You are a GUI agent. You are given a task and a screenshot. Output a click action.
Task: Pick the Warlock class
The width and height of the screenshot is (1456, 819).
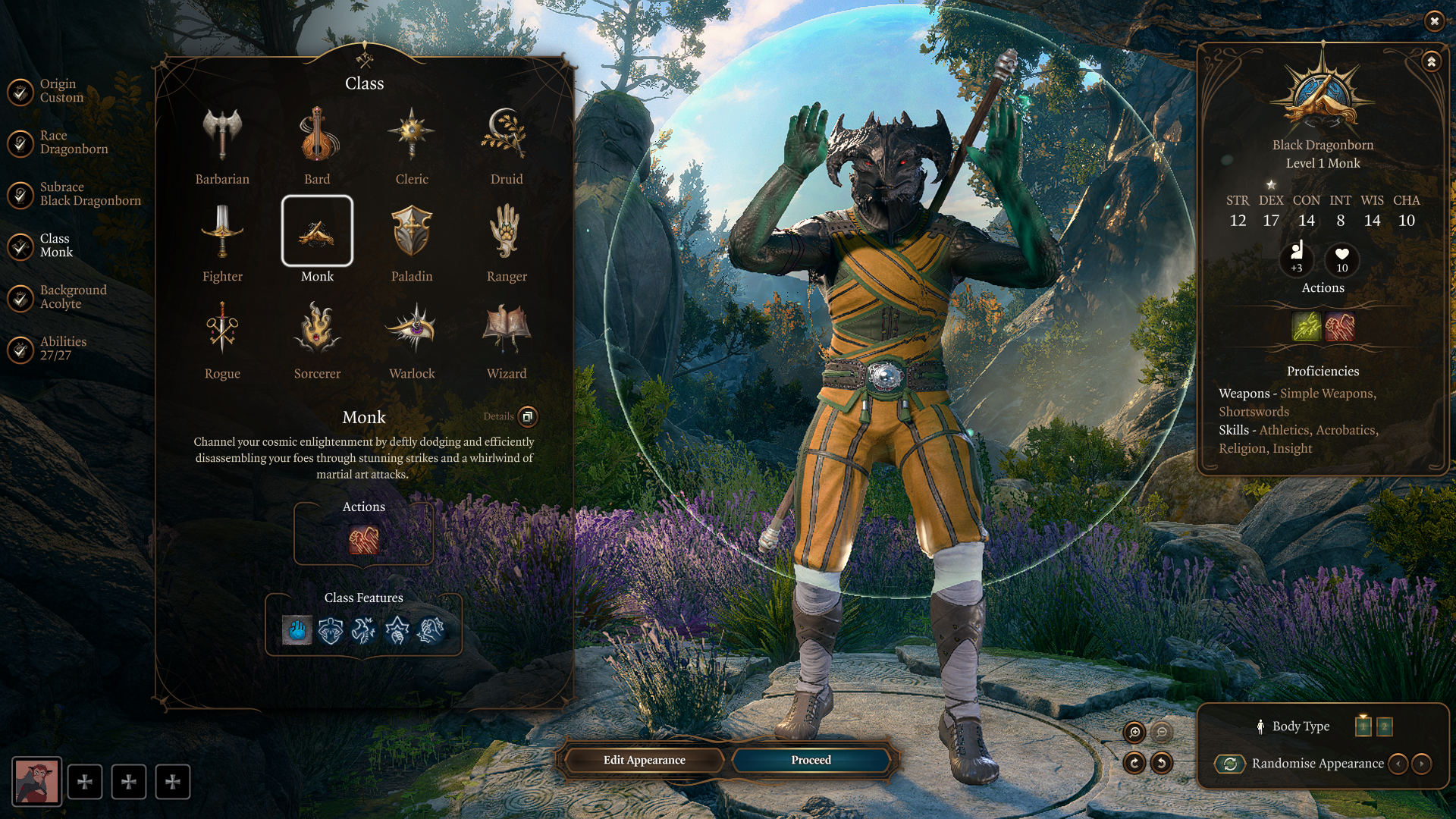412,330
